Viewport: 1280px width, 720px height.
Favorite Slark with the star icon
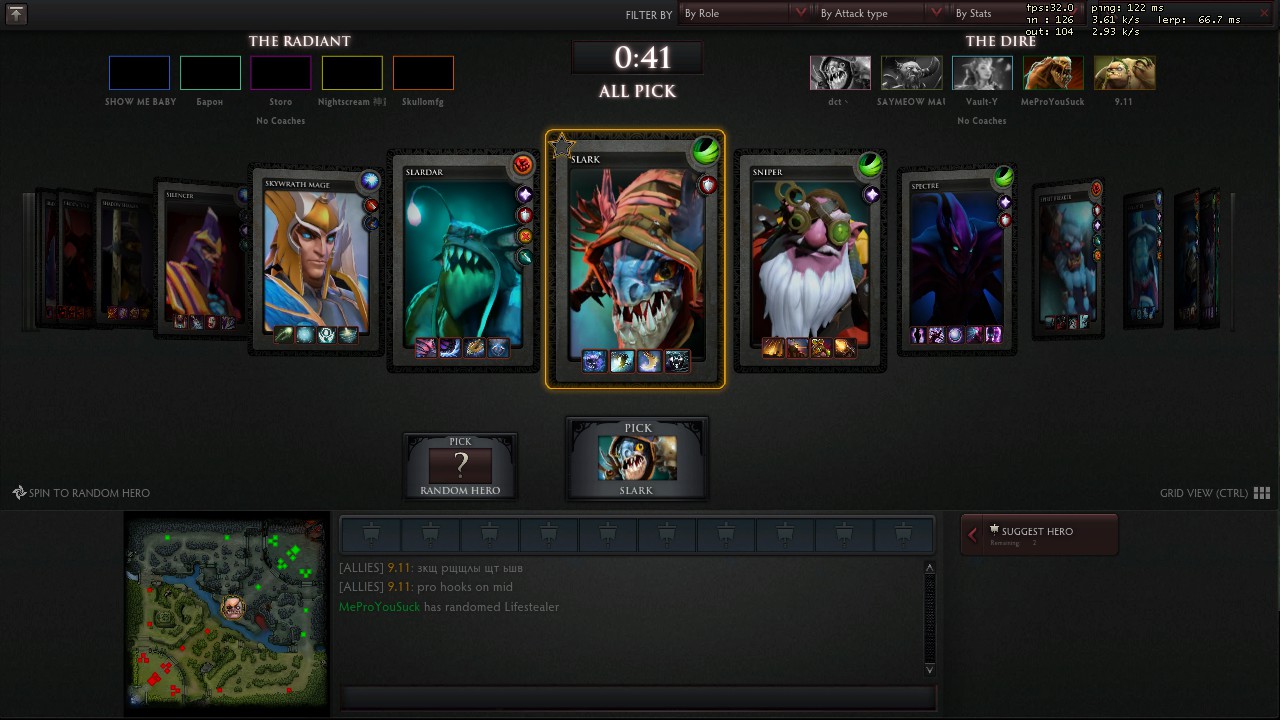[x=562, y=147]
